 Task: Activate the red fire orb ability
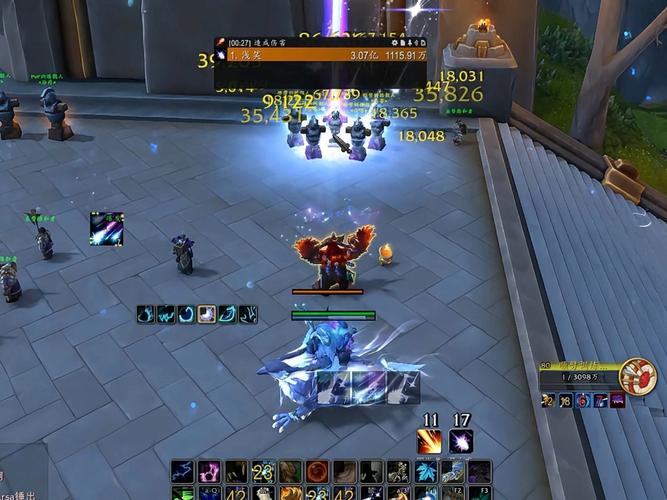(x=317, y=471)
